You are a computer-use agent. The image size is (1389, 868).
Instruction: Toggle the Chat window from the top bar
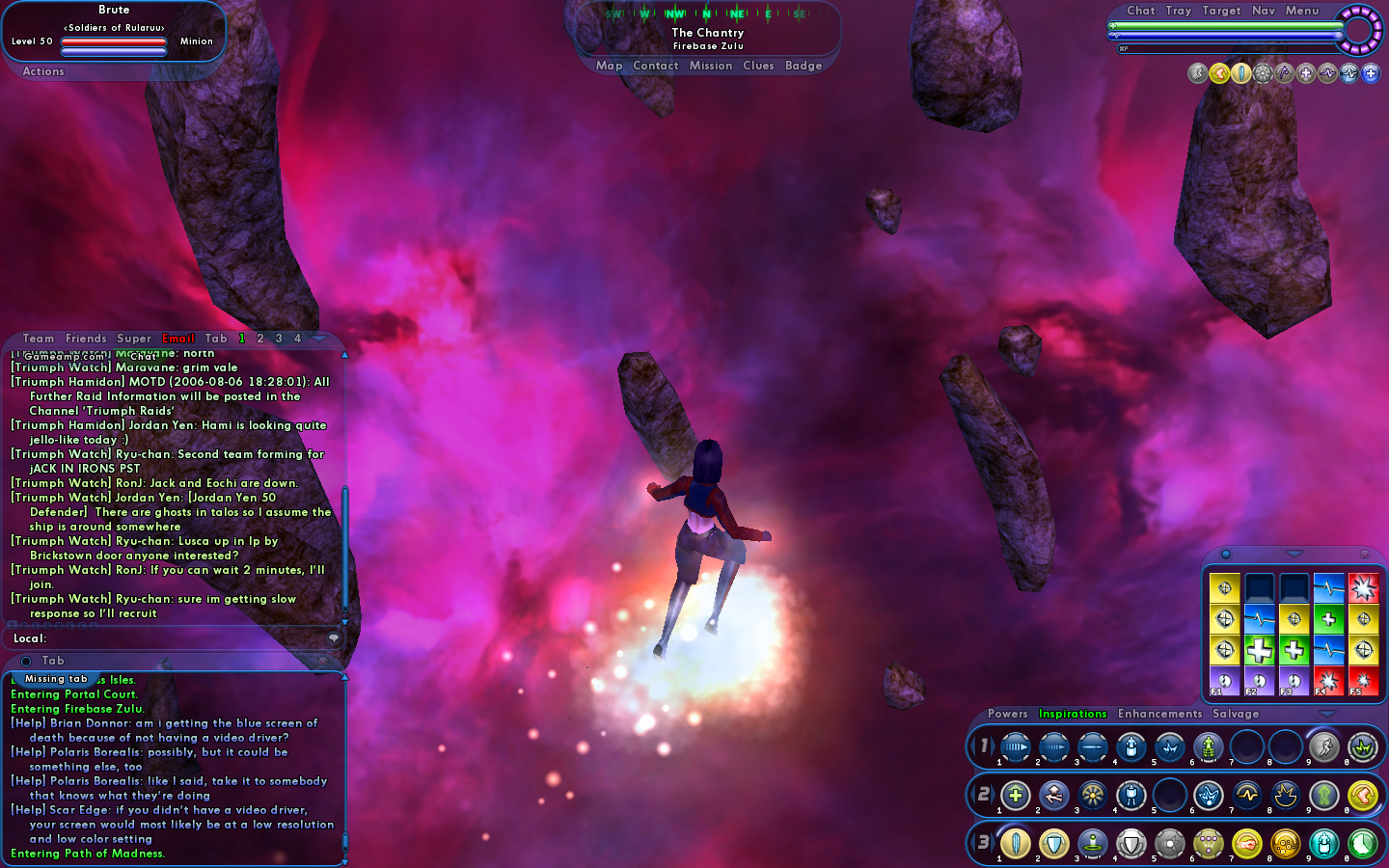click(1140, 11)
